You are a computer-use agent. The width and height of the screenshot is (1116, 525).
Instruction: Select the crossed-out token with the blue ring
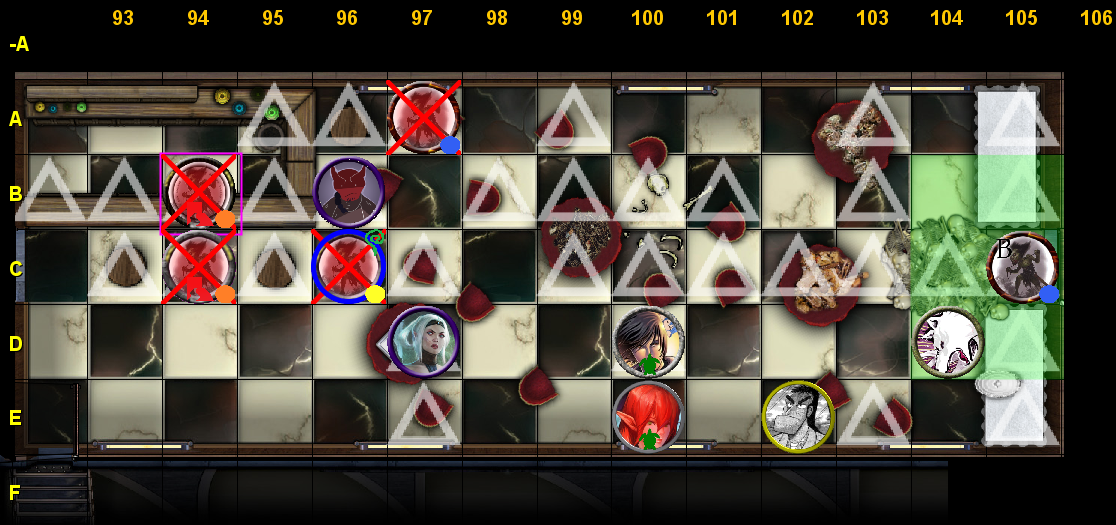tap(348, 267)
